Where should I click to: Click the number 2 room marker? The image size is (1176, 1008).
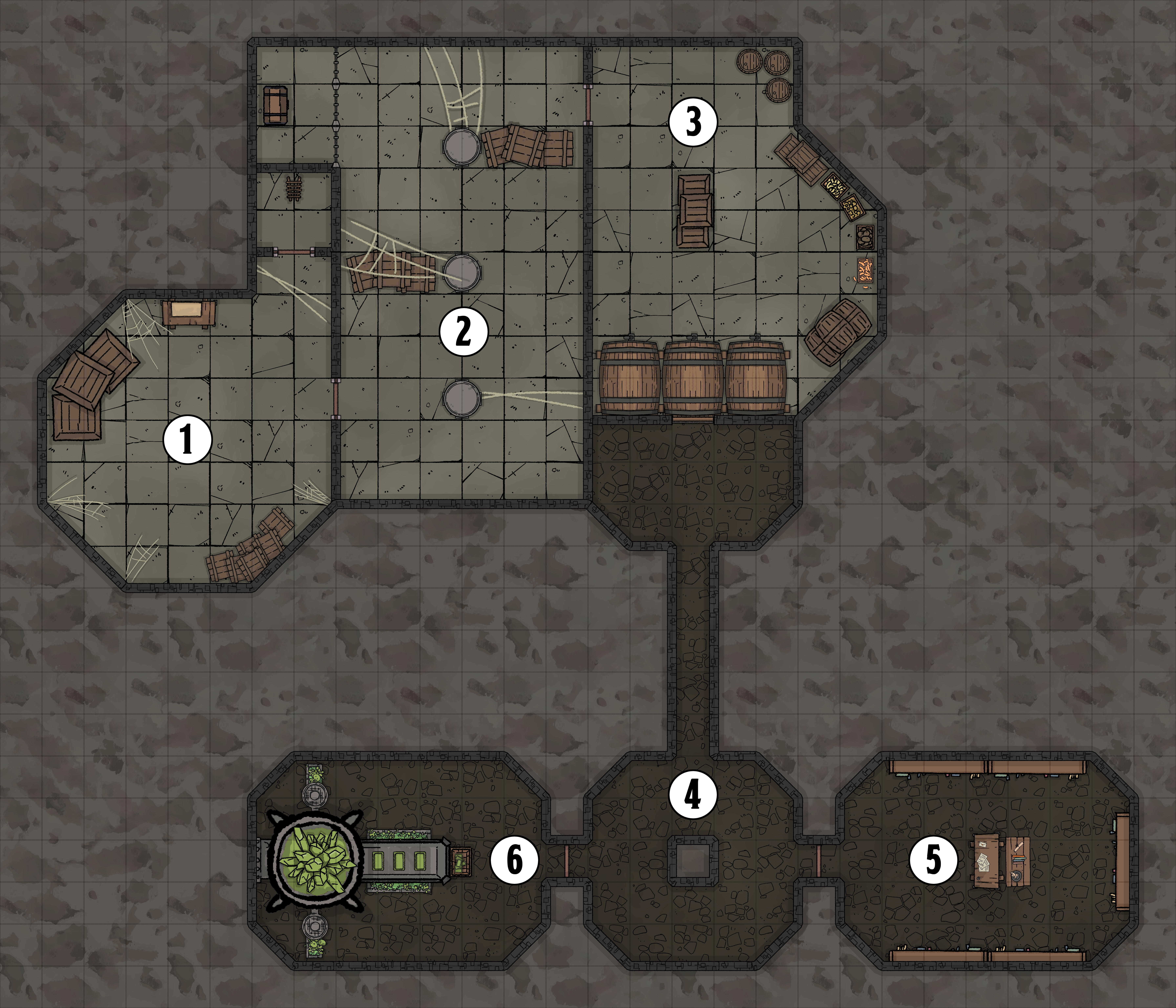coord(464,331)
